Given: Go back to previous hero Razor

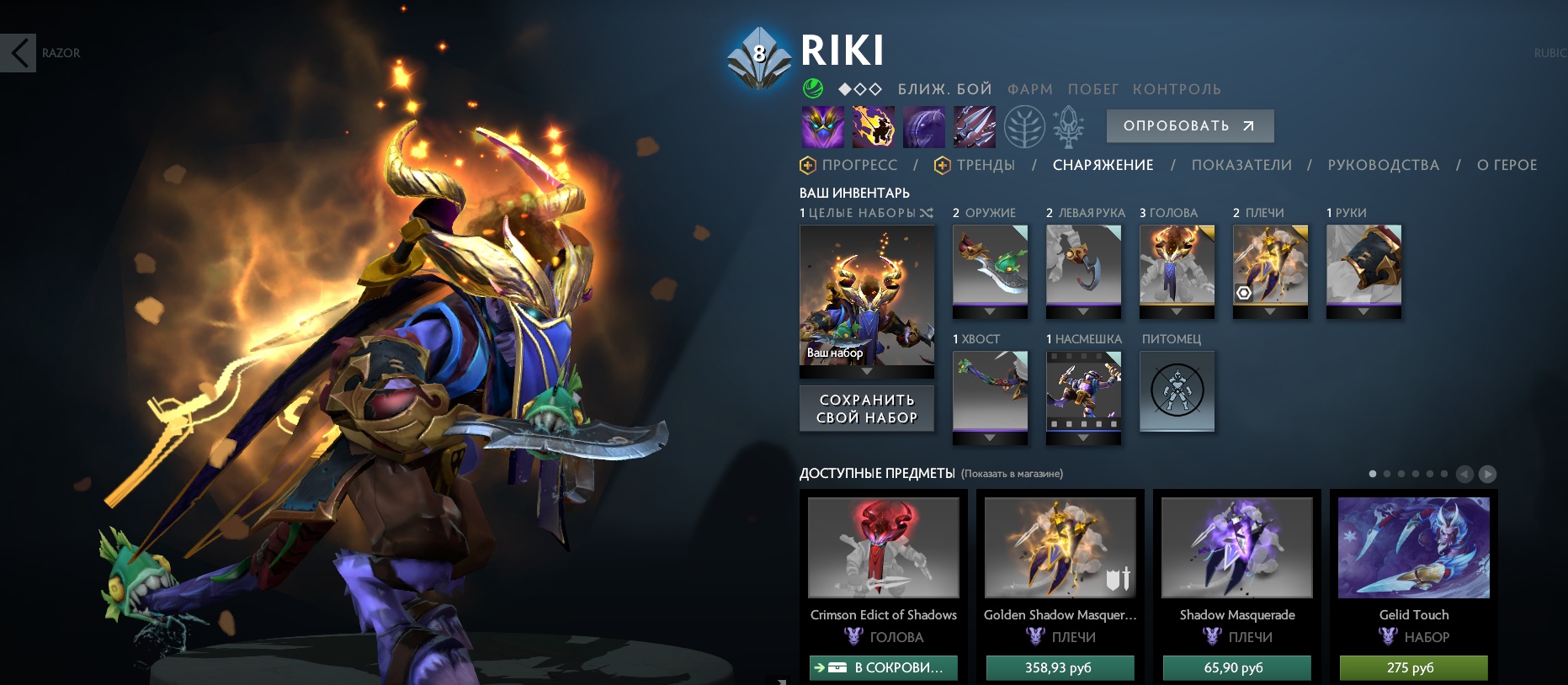Looking at the screenshot, I should (19, 53).
